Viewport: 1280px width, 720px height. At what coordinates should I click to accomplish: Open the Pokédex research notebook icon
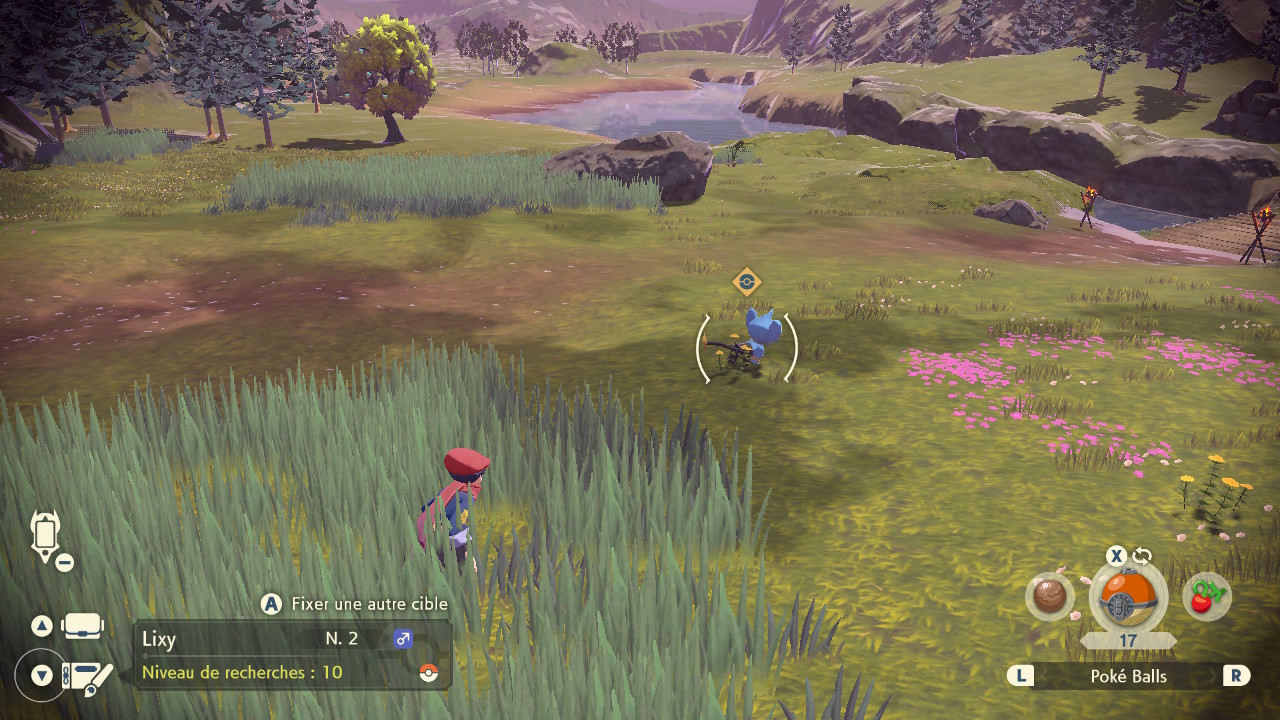[x=88, y=677]
